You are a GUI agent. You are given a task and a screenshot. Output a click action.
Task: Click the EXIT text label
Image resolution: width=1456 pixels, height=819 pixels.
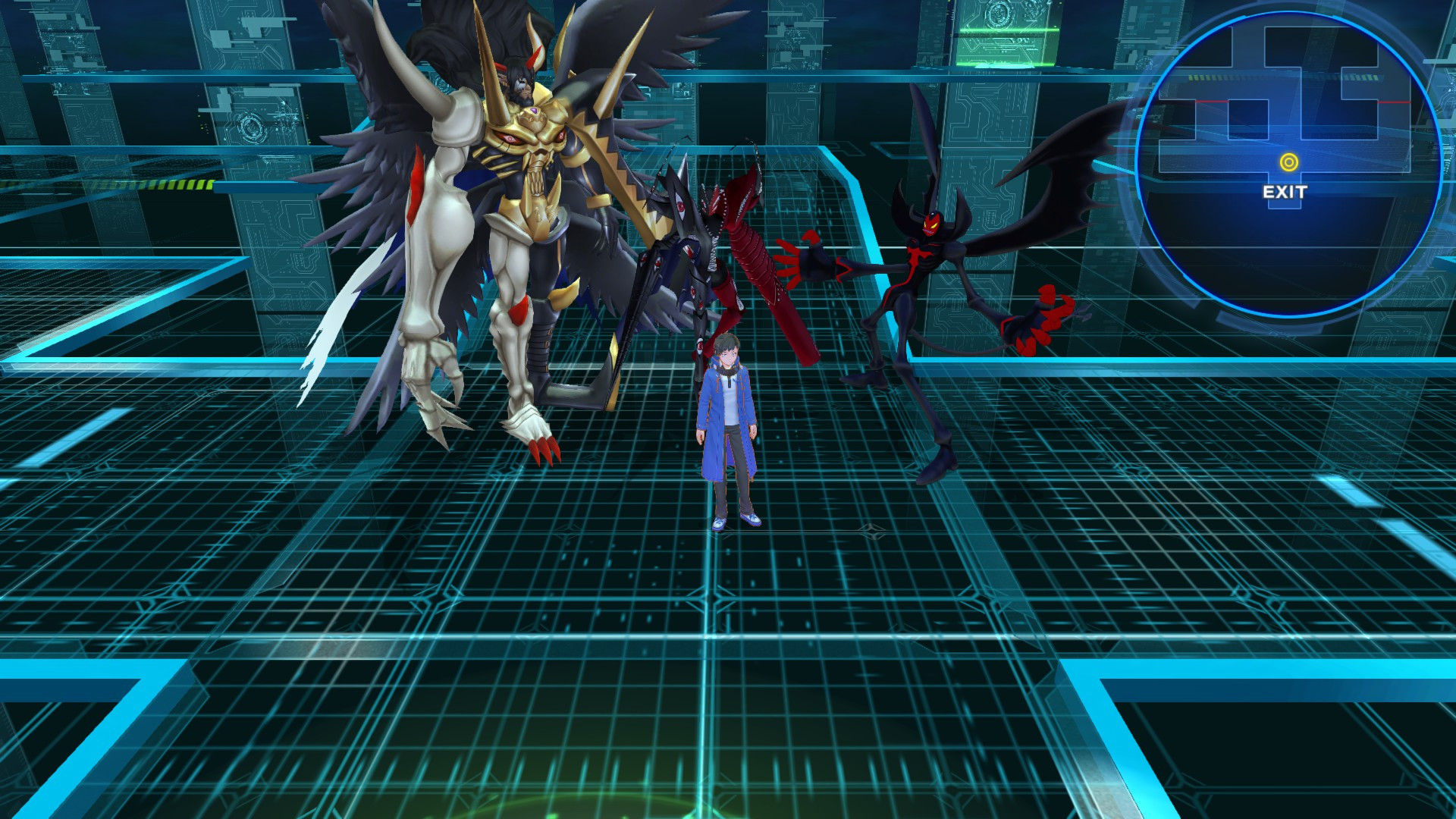coord(1284,192)
